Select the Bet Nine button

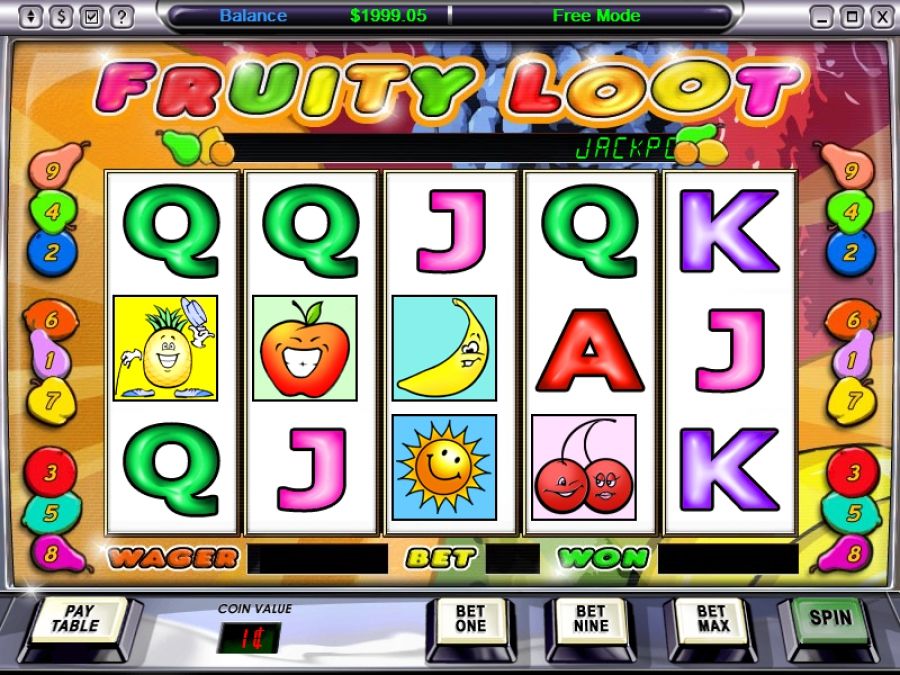(590, 619)
